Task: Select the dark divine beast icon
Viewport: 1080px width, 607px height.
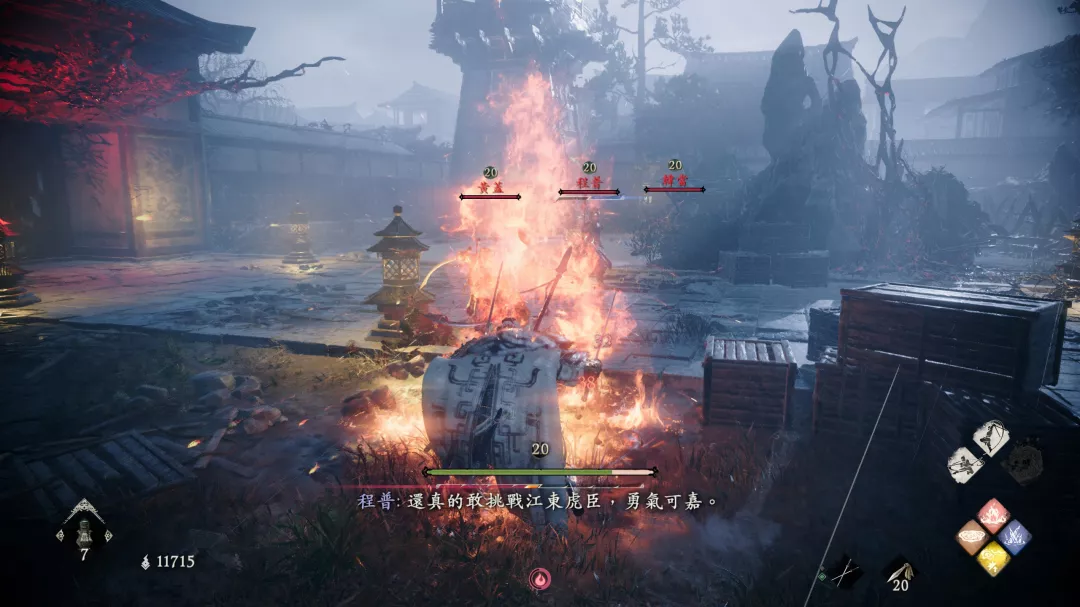Action: [x=1021, y=463]
